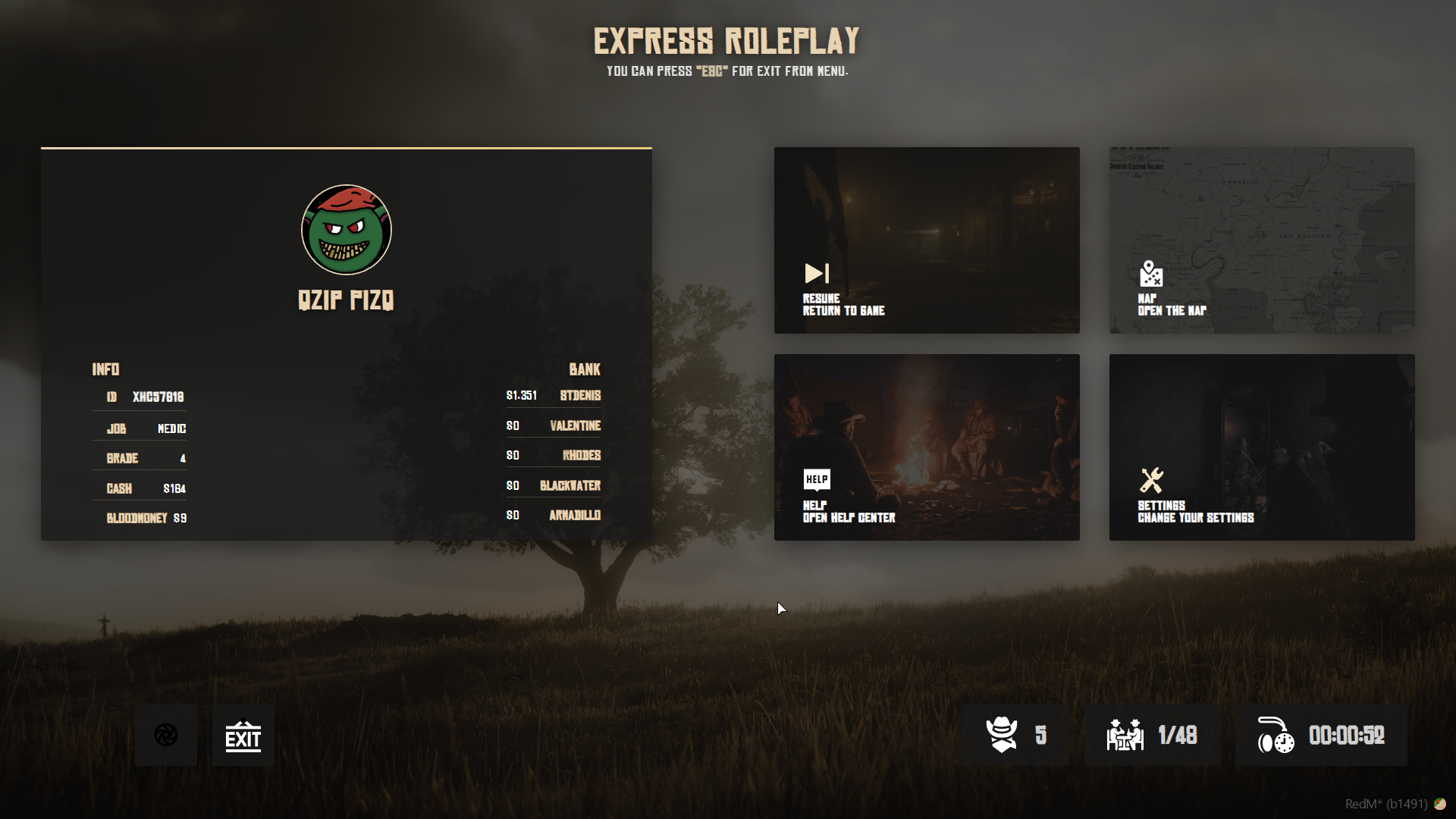The height and width of the screenshot is (819, 1456).
Task: Click the QZIP PIZQ avatar image
Action: 347,230
